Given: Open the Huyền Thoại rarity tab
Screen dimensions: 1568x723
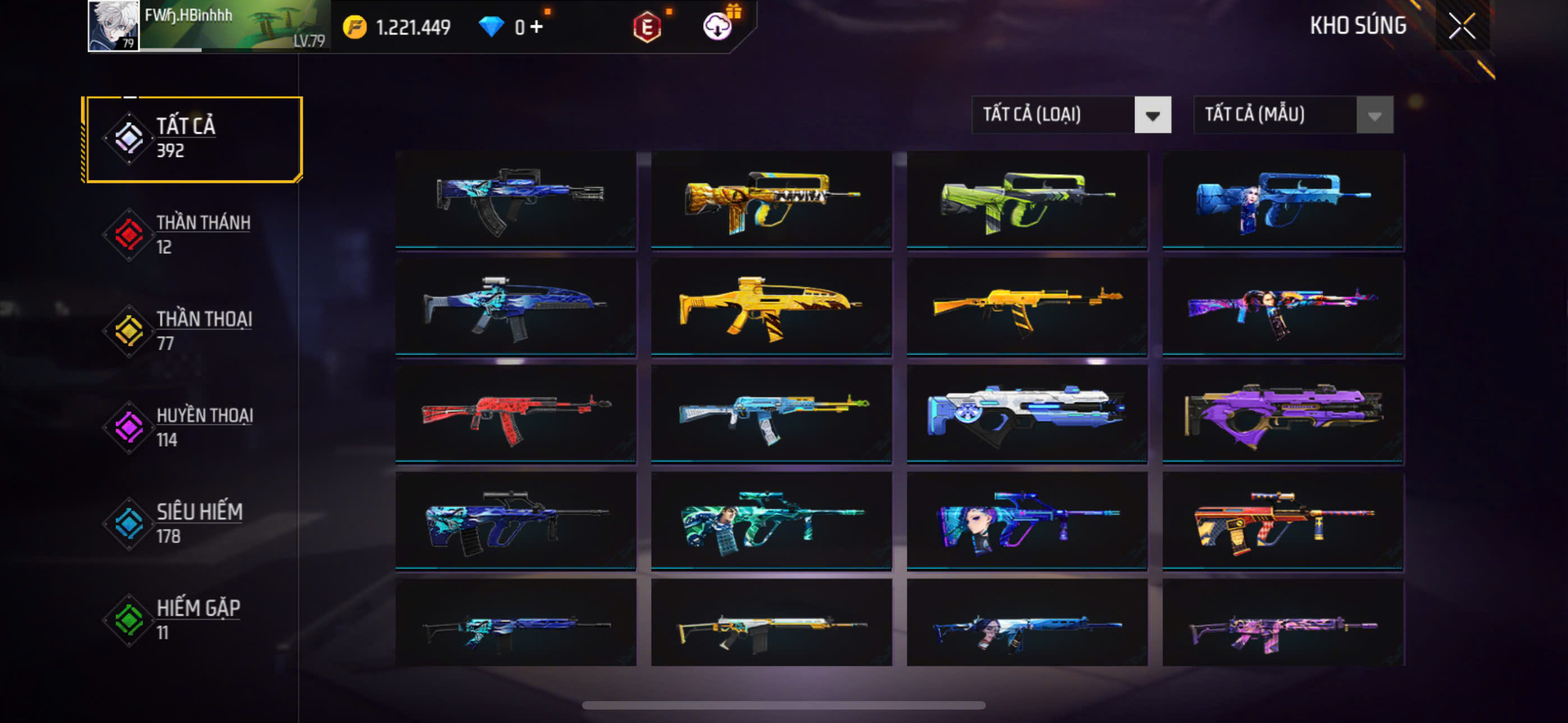Looking at the screenshot, I should [x=193, y=427].
